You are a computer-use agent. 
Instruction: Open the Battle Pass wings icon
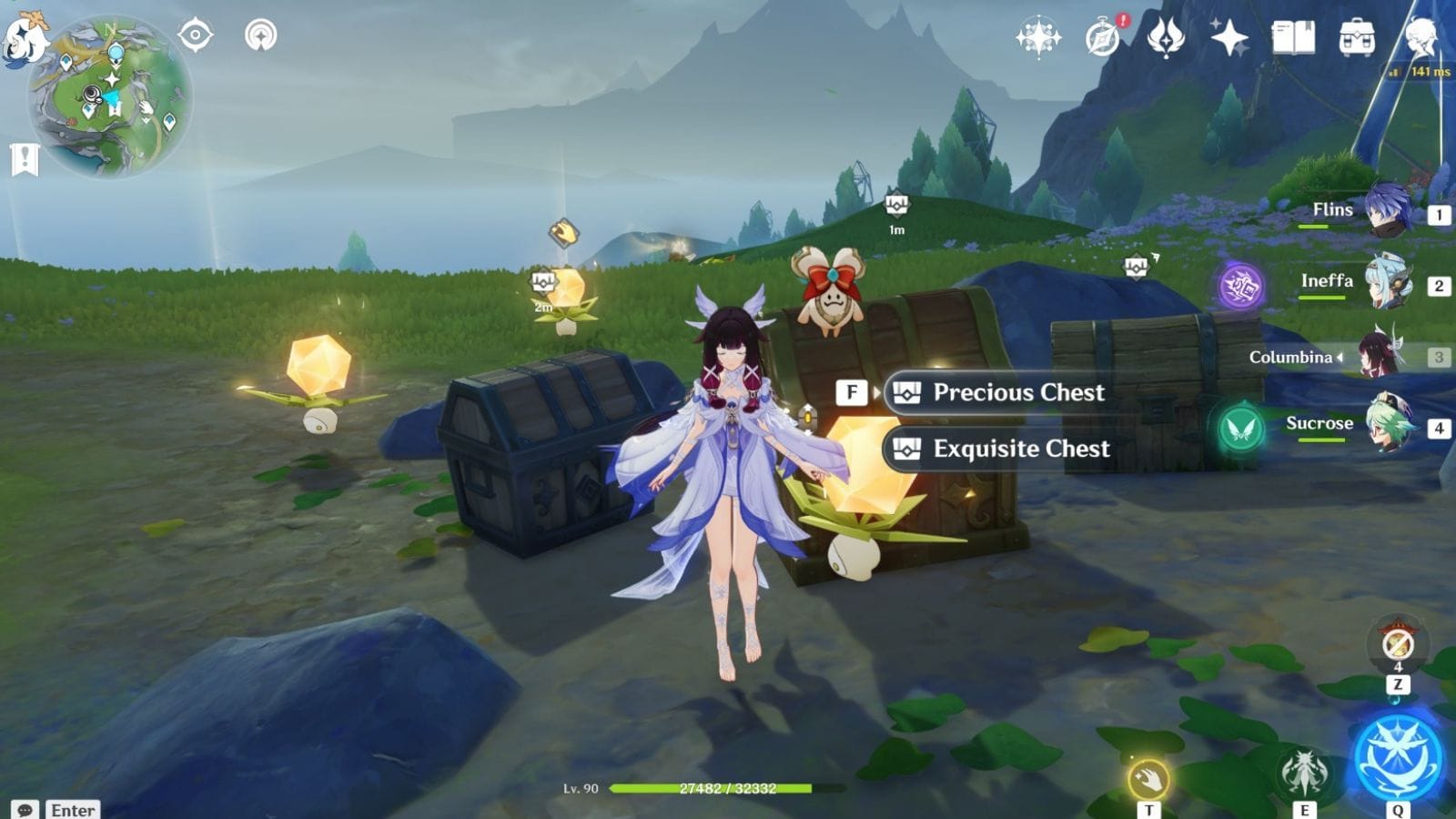1165,35
